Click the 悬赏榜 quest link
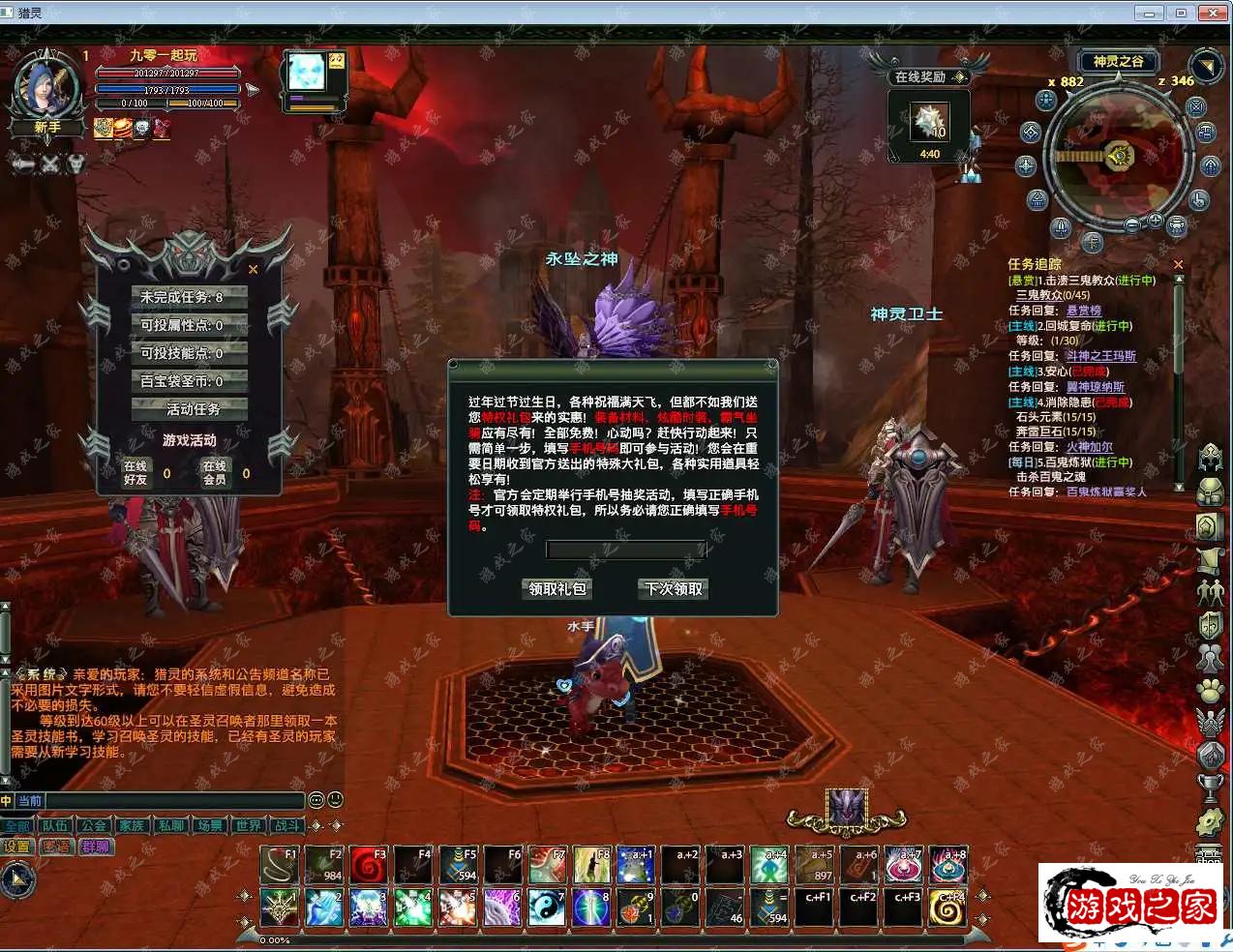The height and width of the screenshot is (952, 1233). click(1084, 311)
